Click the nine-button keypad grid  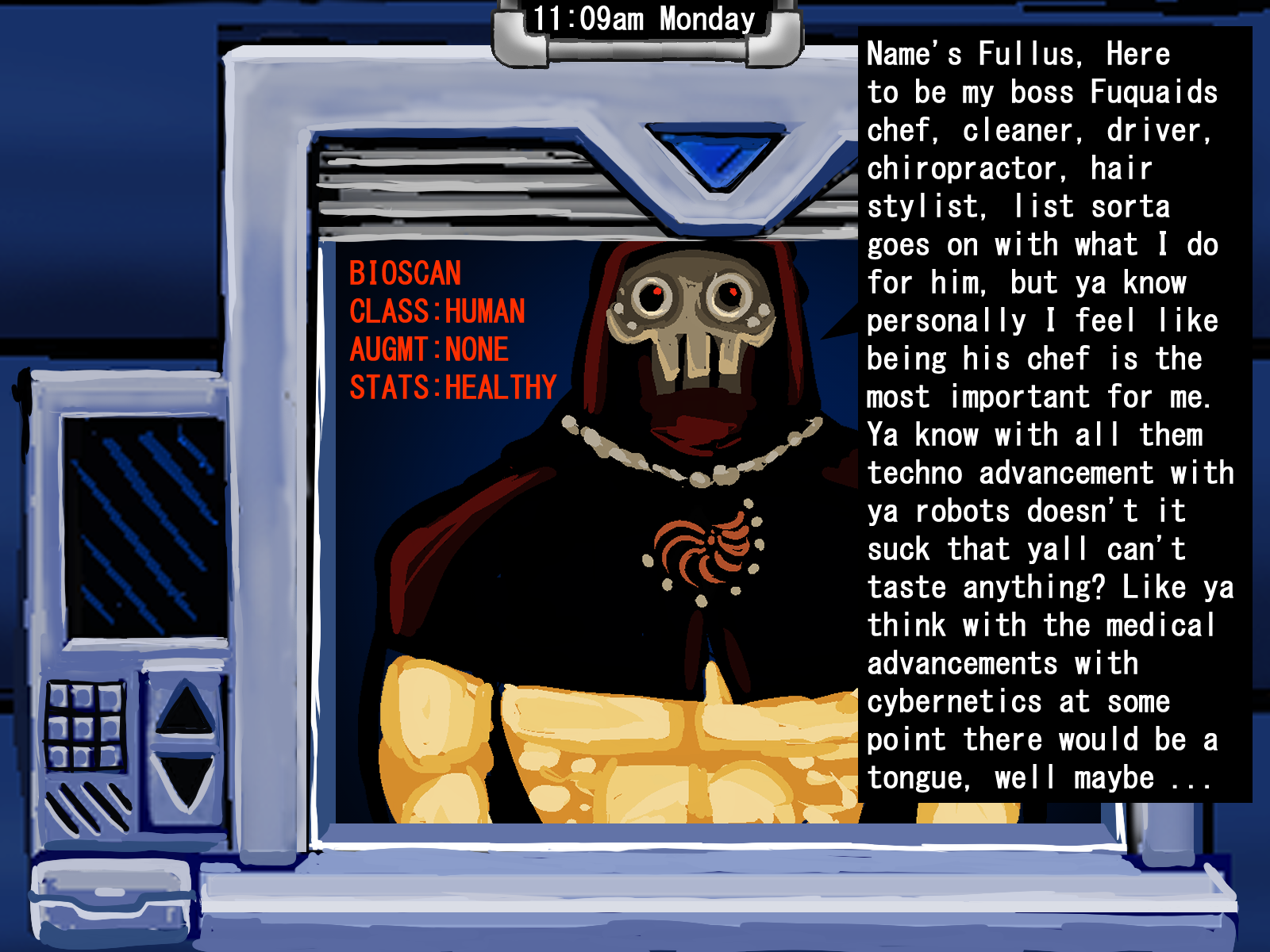coord(85,727)
